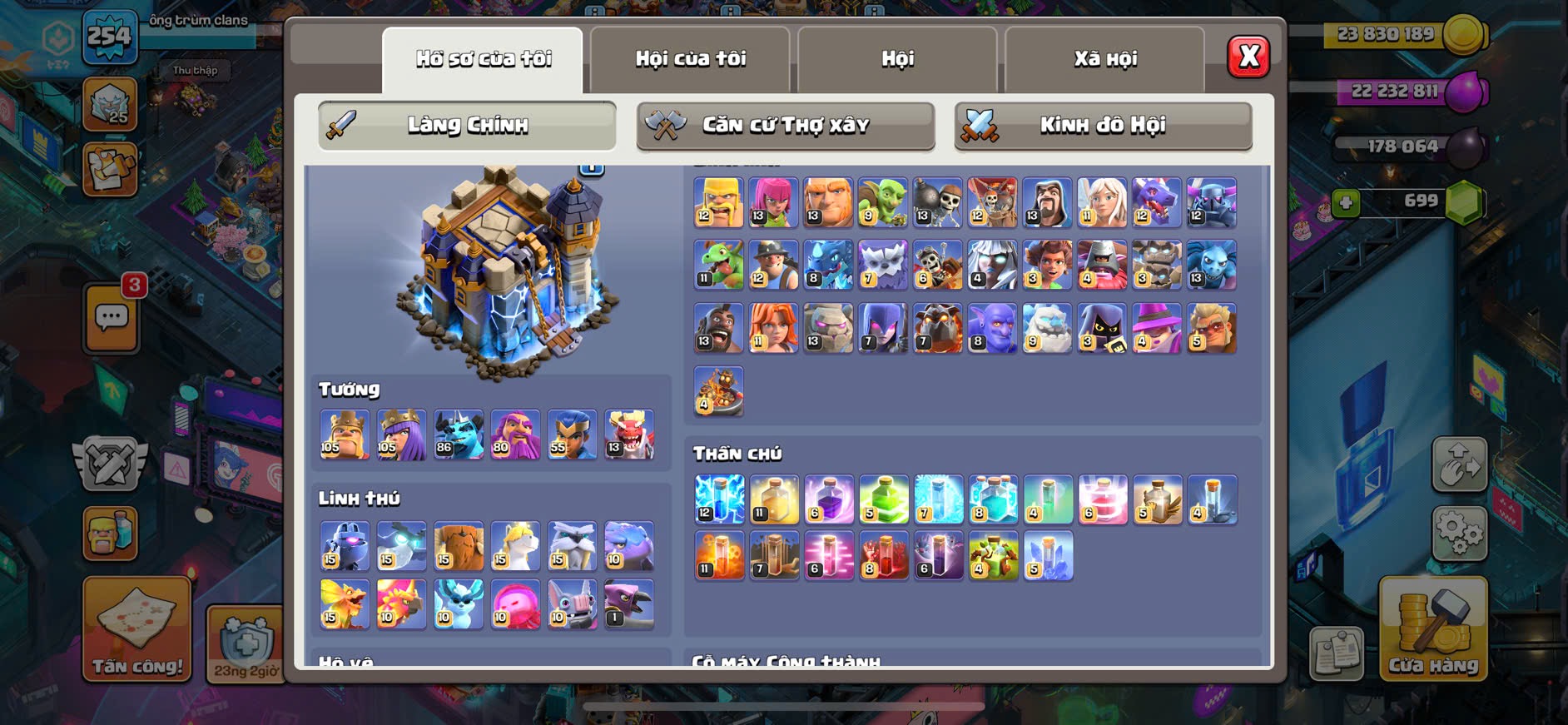
Task: Open the Kinh đô Hội section
Action: click(1103, 126)
